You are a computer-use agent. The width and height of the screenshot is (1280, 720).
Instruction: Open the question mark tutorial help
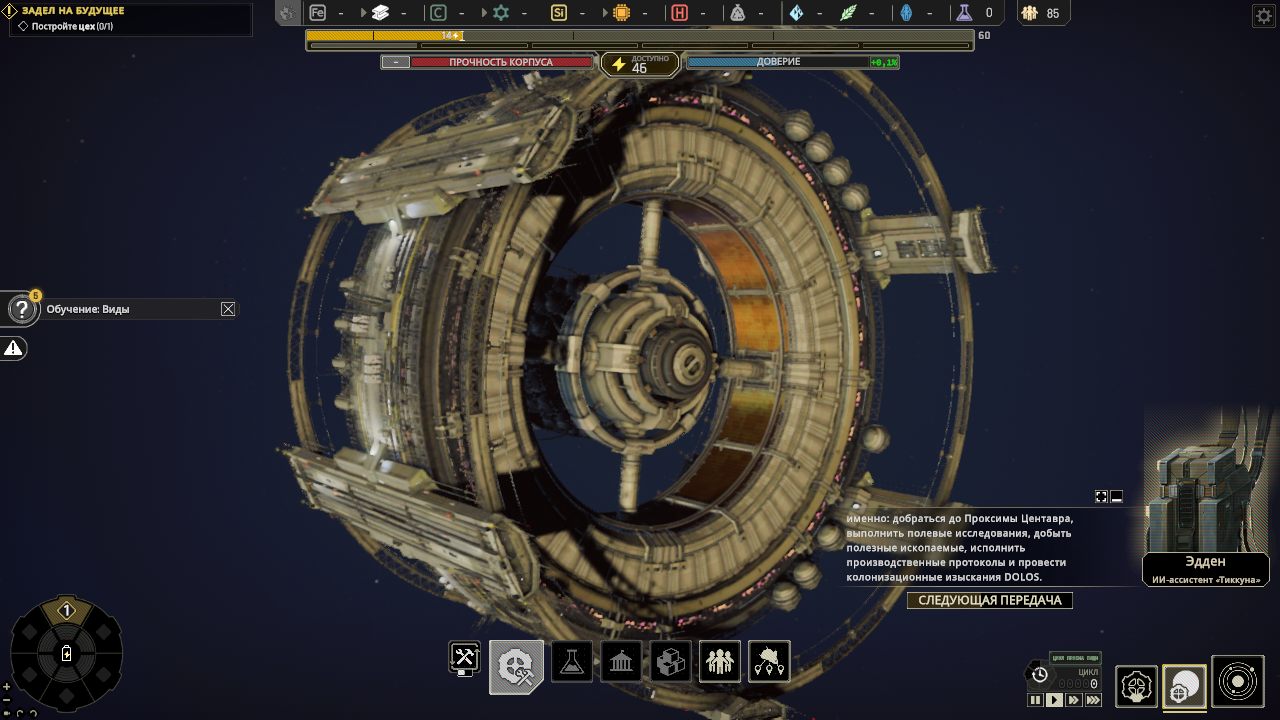tap(22, 309)
